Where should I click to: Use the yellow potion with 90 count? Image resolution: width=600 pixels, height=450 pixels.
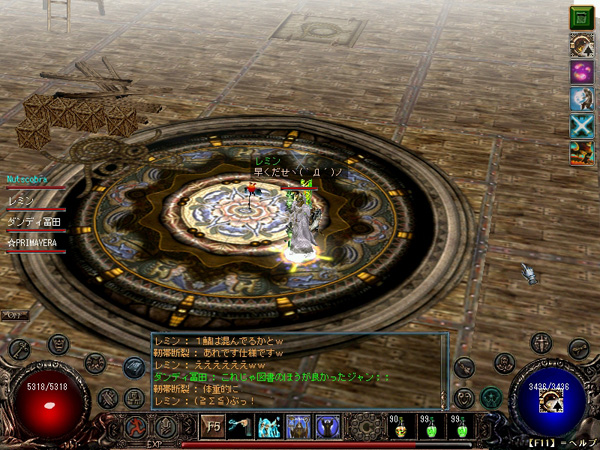(x=400, y=427)
